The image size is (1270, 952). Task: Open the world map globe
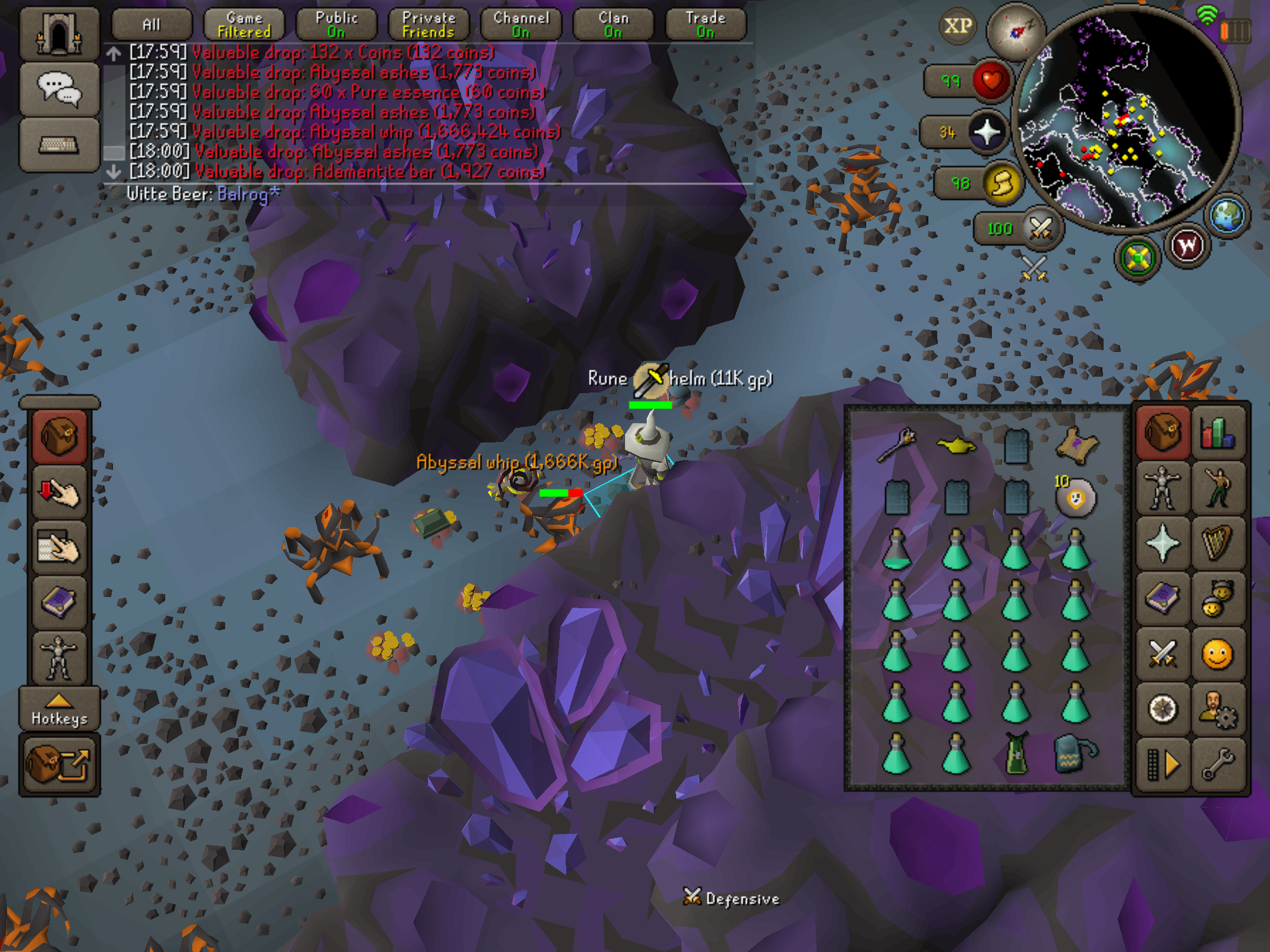tap(1228, 215)
